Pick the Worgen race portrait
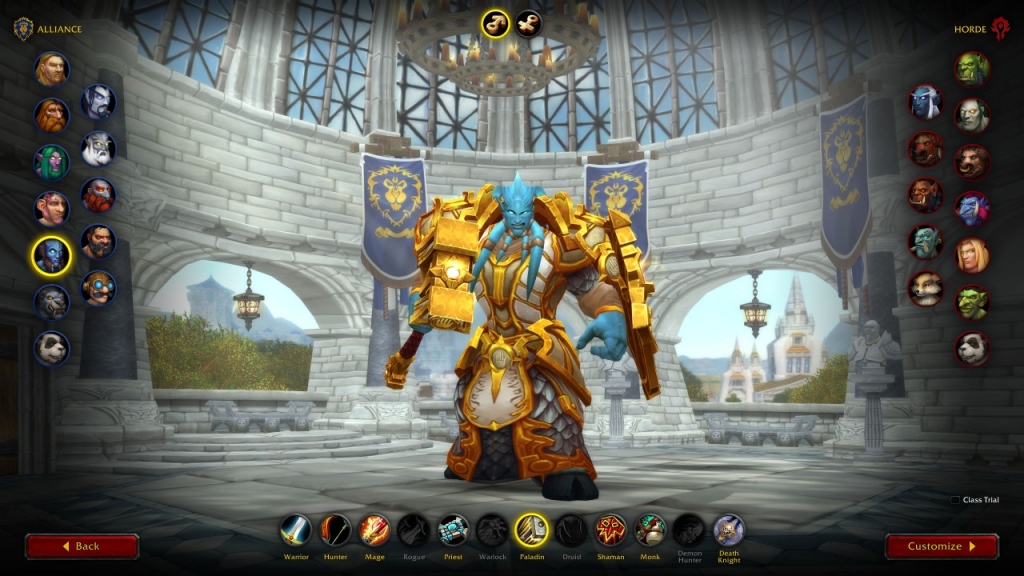1024x576 pixels. tap(51, 301)
